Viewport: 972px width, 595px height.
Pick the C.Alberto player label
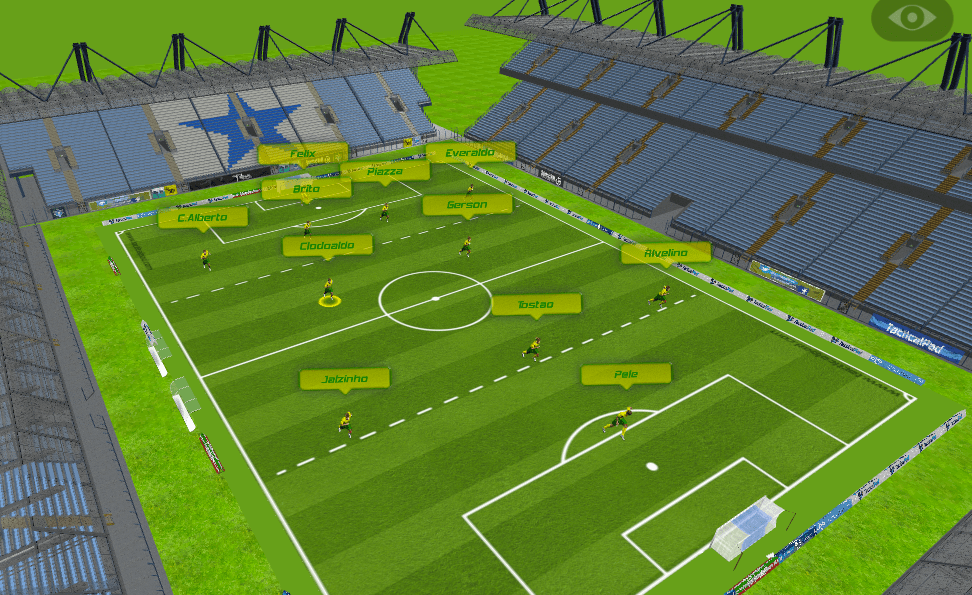pyautogui.click(x=203, y=217)
